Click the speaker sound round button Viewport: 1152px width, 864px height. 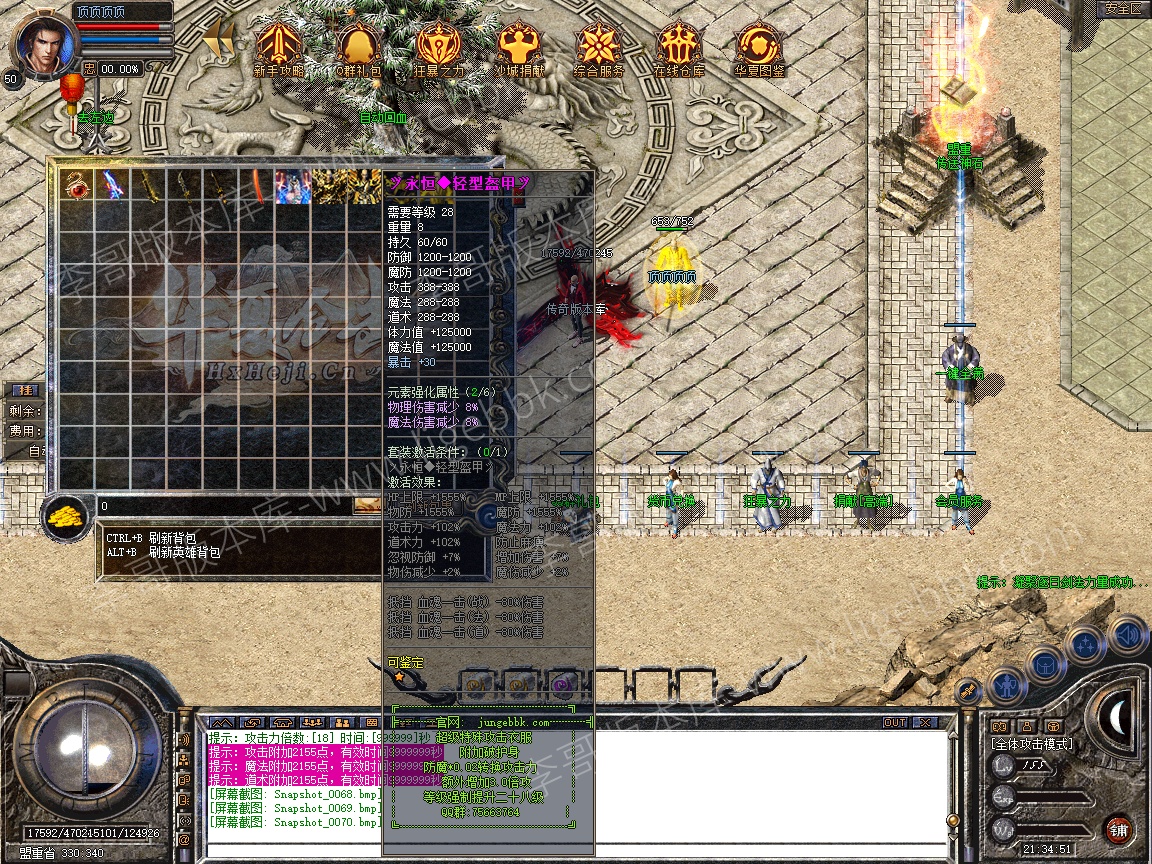(1126, 634)
